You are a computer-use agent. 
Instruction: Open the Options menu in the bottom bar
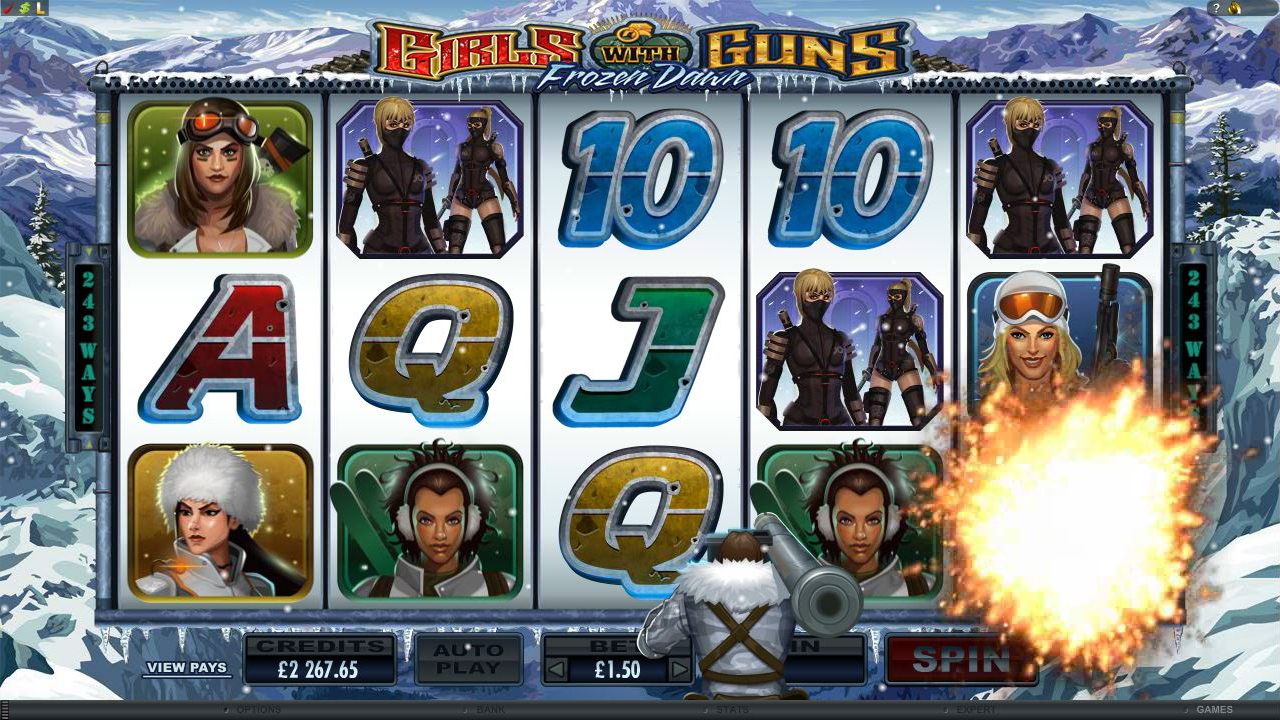coord(257,710)
